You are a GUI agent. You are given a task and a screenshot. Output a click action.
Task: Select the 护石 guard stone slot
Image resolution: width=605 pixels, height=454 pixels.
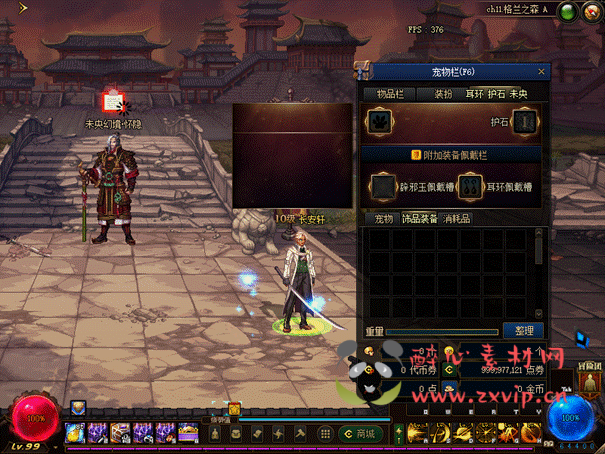[528, 121]
